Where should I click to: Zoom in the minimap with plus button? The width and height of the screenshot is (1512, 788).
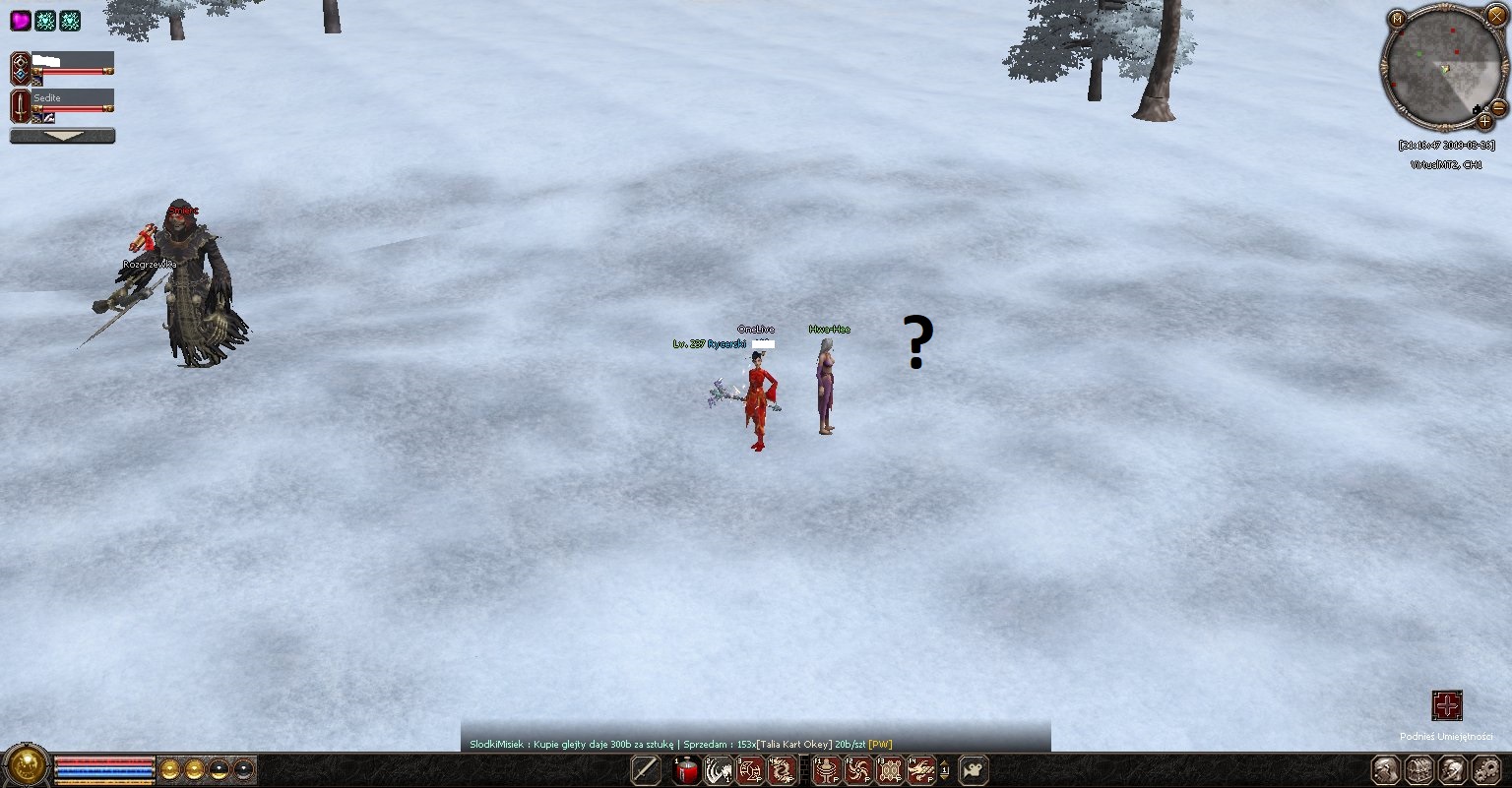pyautogui.click(x=1484, y=122)
